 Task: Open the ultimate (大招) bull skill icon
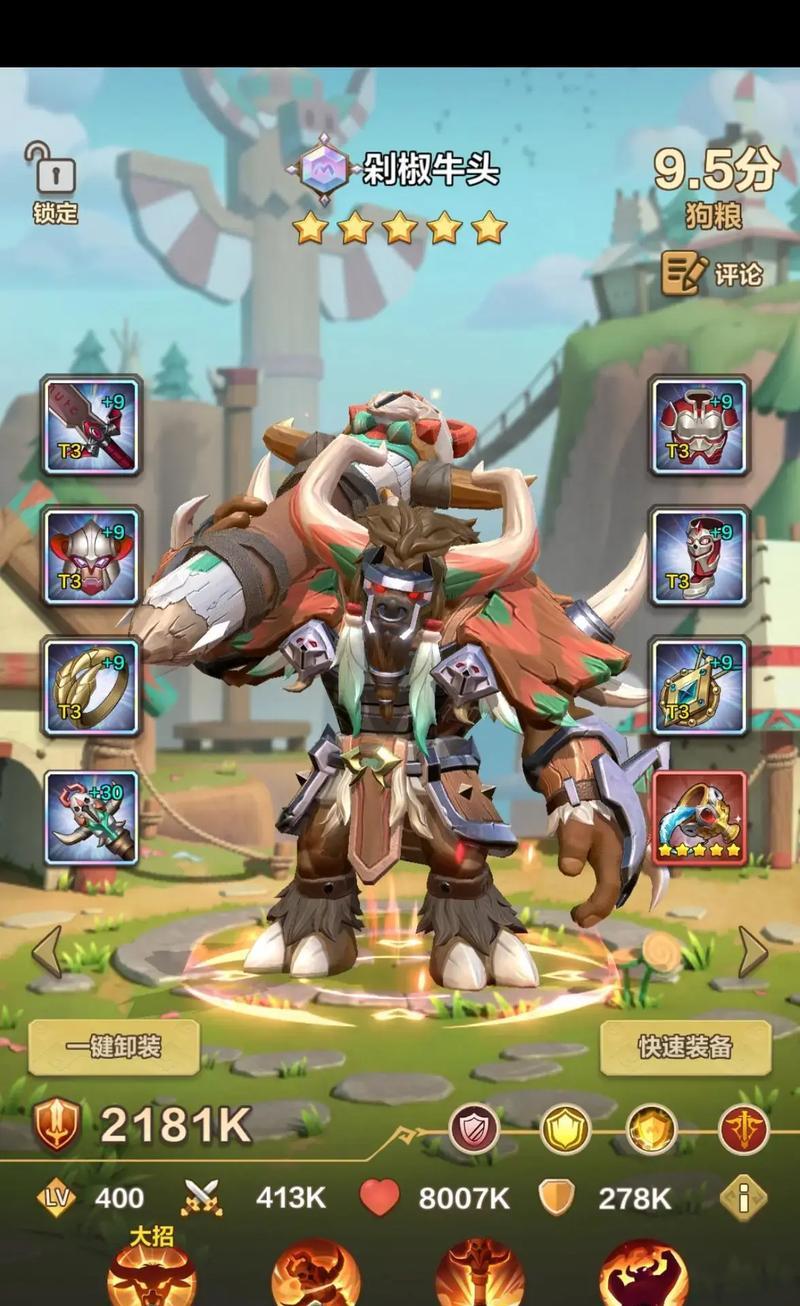point(151,1275)
